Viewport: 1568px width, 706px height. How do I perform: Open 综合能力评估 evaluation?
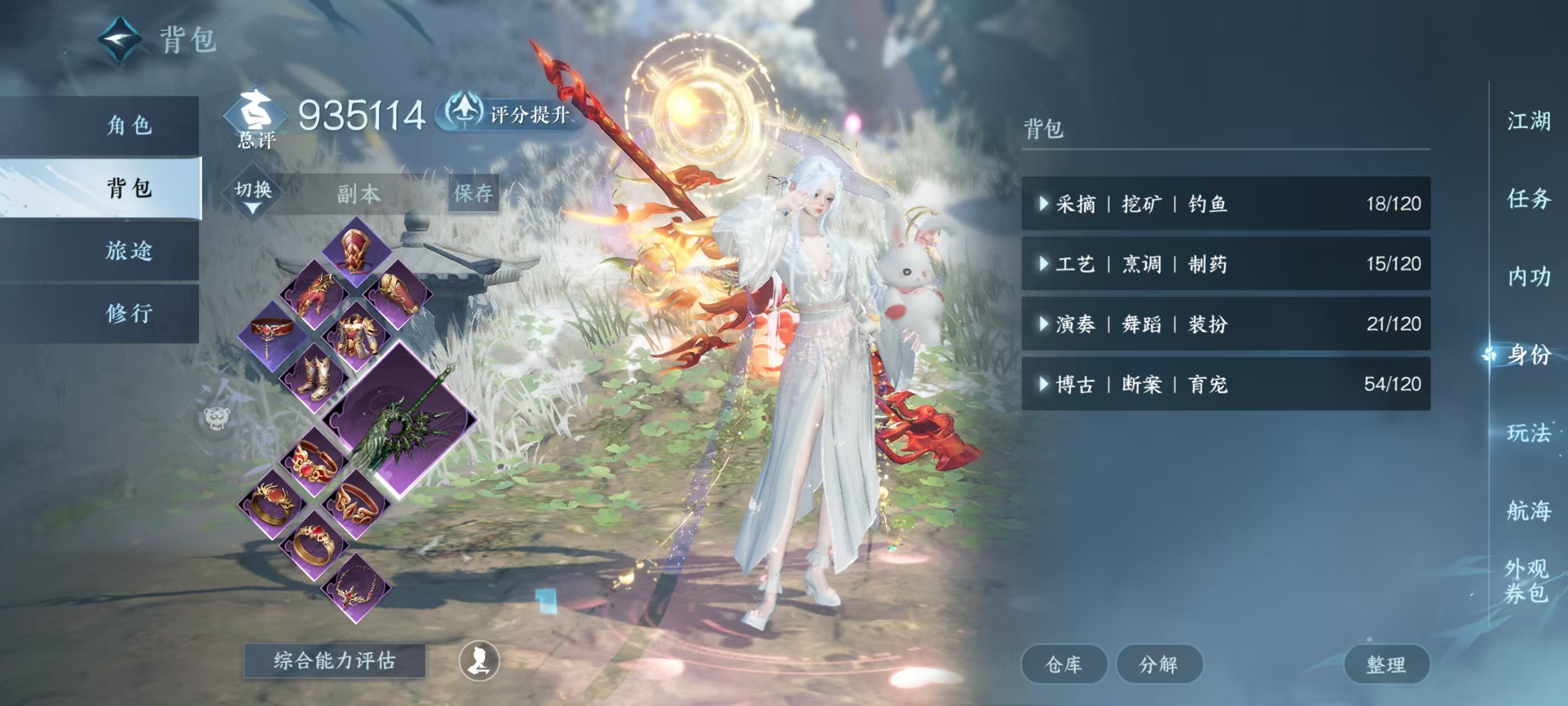[x=334, y=661]
